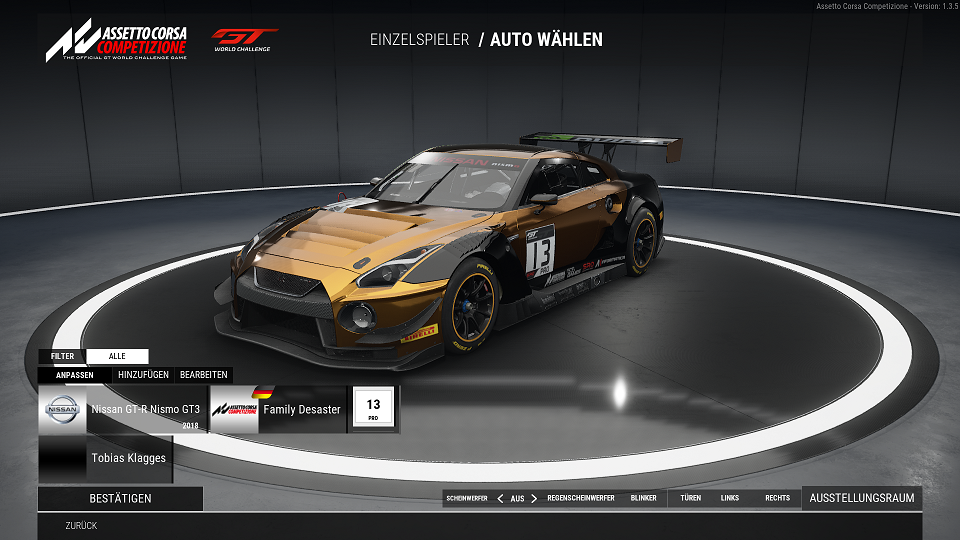Toggle the Regenscheinwerfer rain lights
Screen dimensions: 960x540
pos(581,498)
